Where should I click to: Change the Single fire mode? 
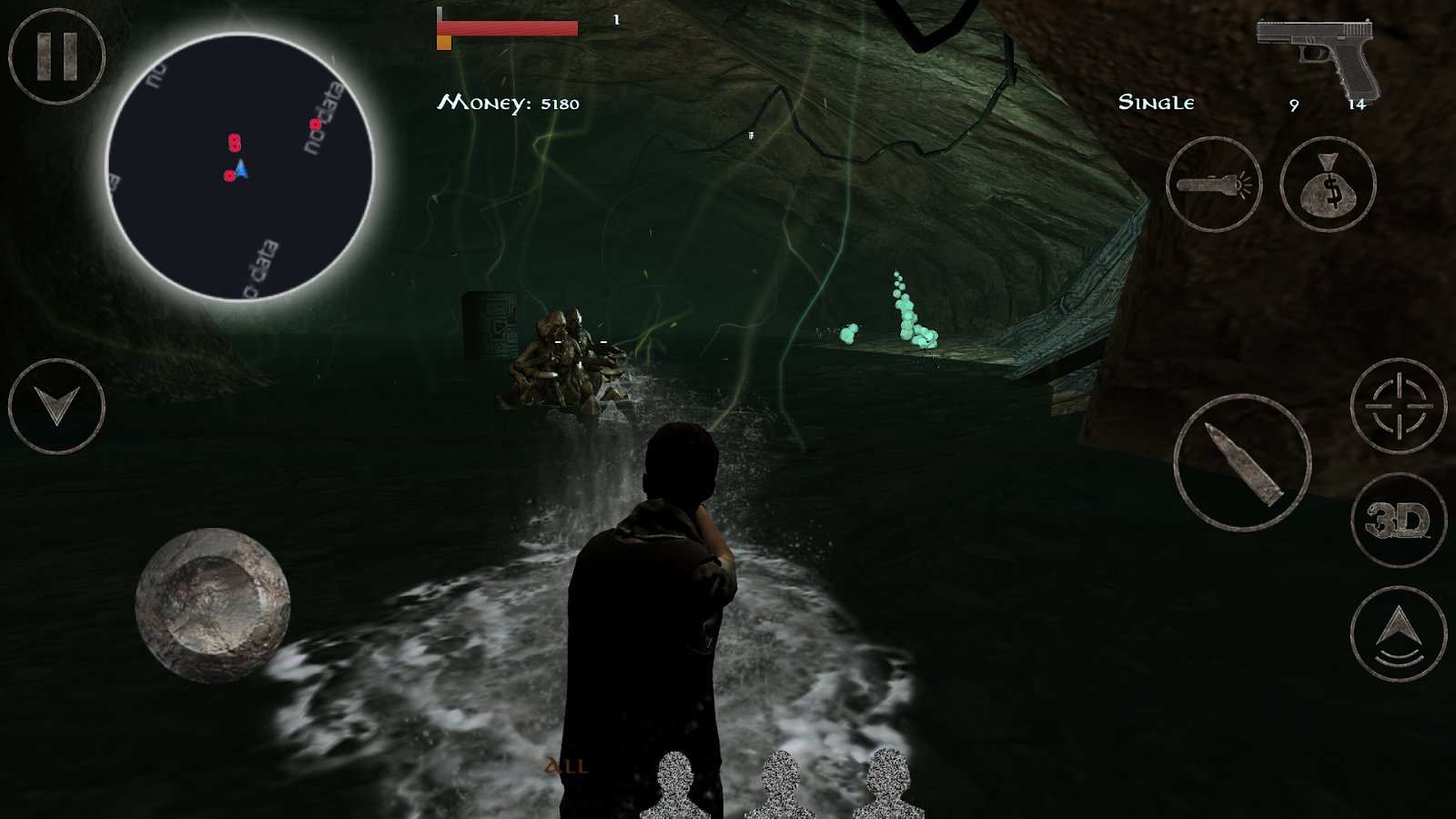point(1156,103)
